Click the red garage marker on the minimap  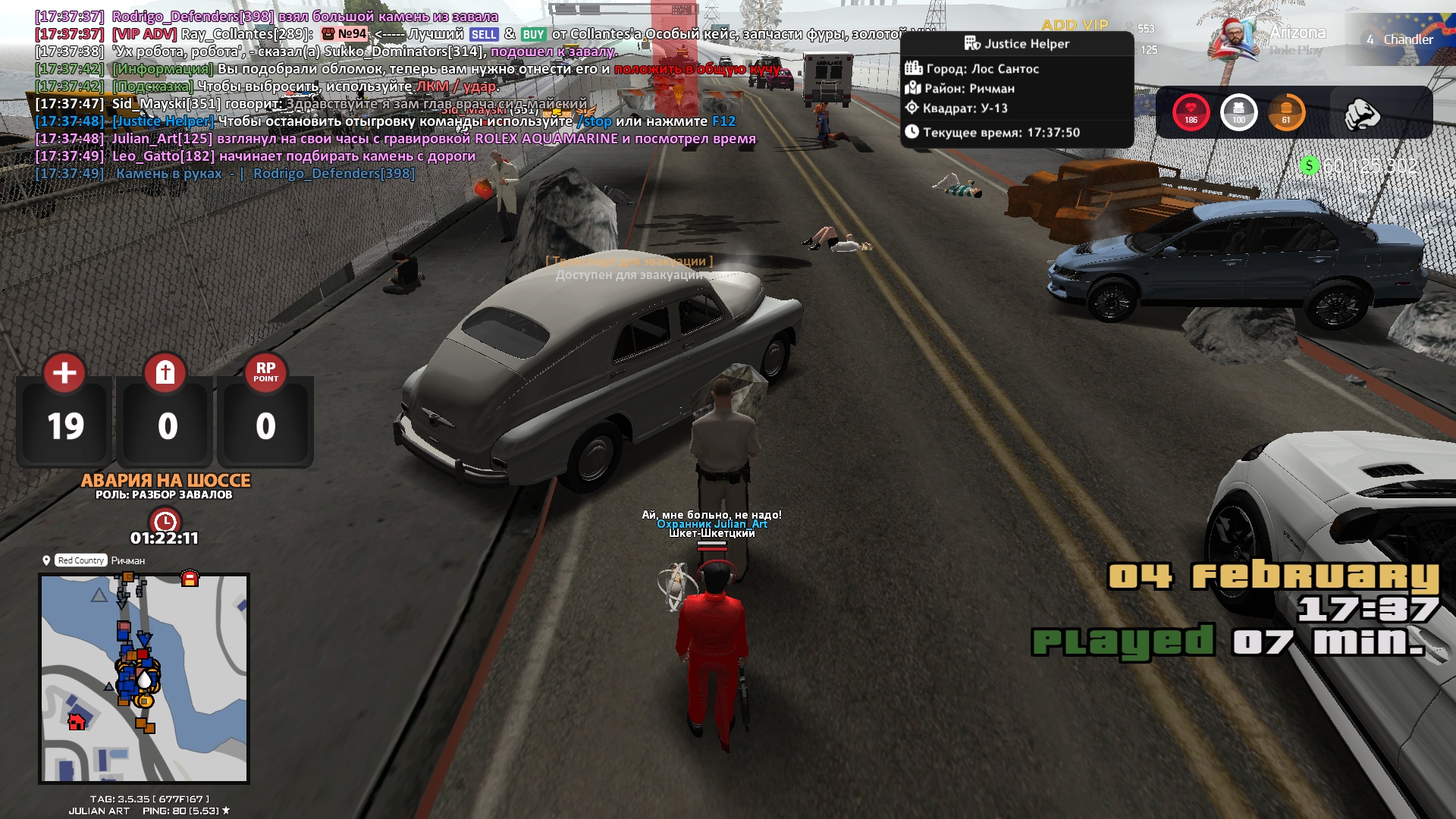click(x=190, y=579)
